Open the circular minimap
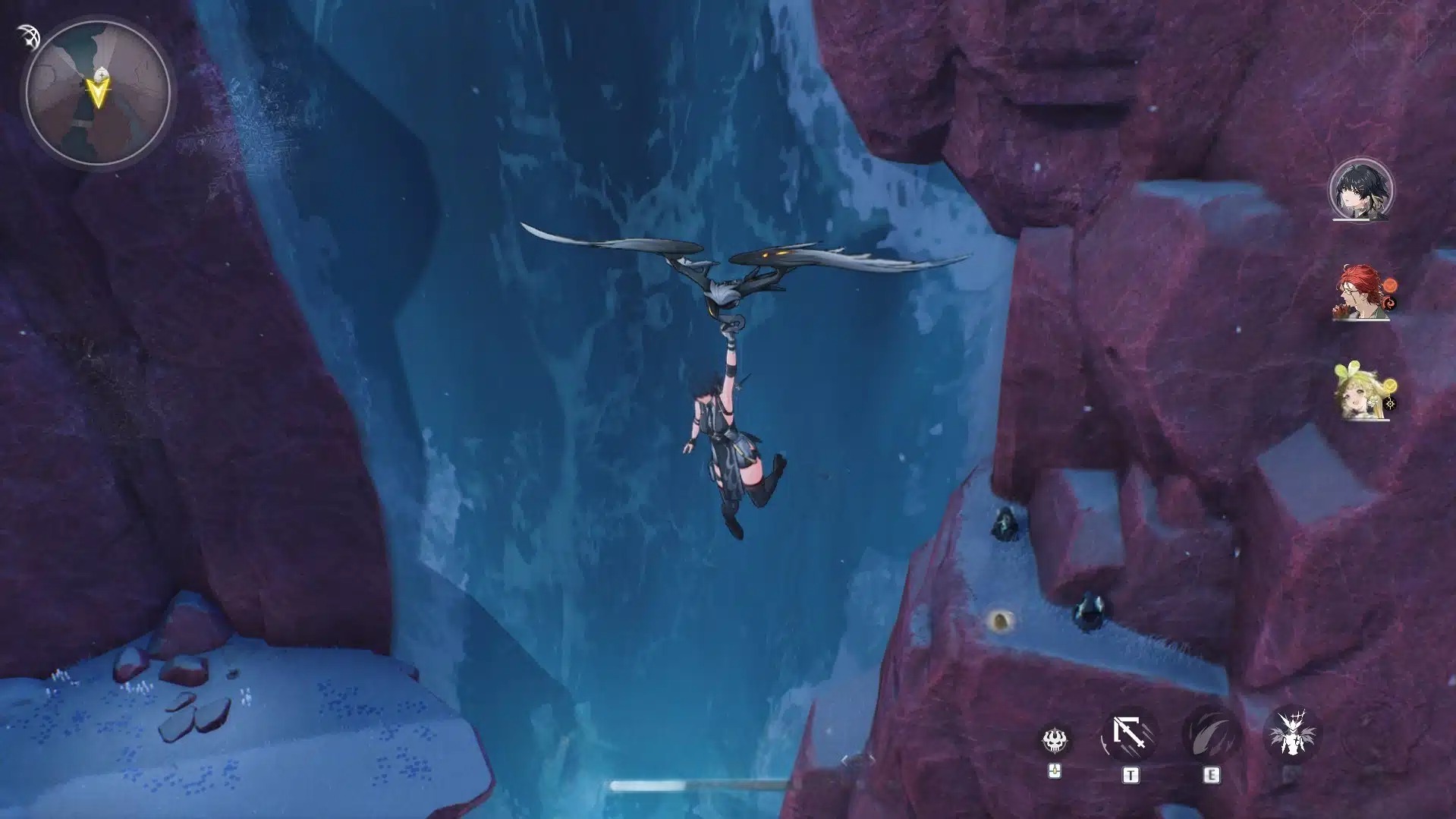The image size is (1456, 819). pos(98,94)
